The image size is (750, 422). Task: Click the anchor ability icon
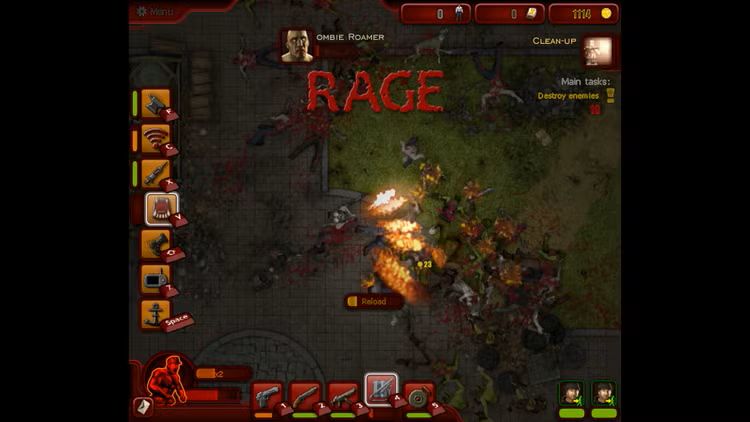(155, 314)
